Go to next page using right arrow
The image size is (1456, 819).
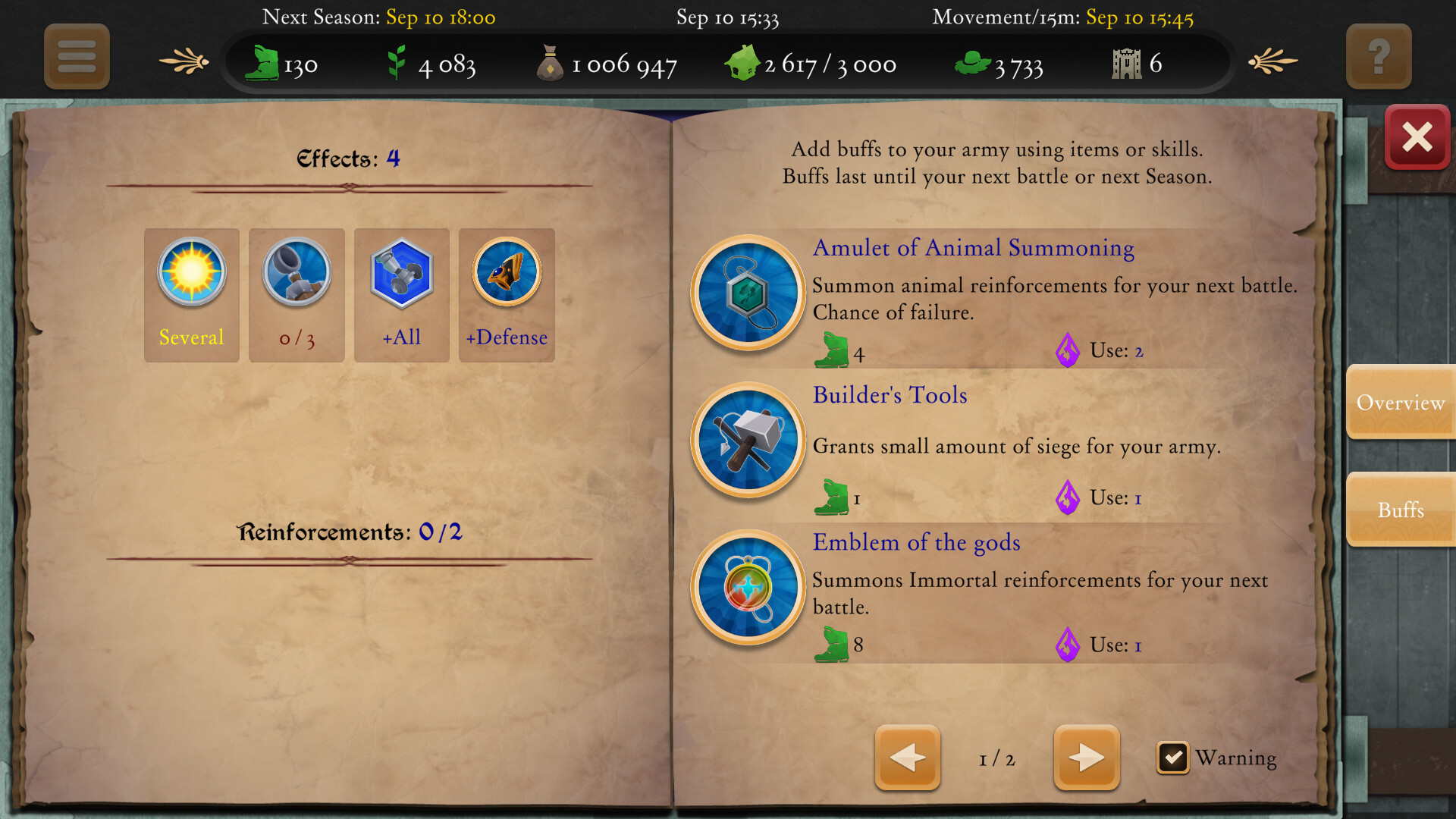1086,758
